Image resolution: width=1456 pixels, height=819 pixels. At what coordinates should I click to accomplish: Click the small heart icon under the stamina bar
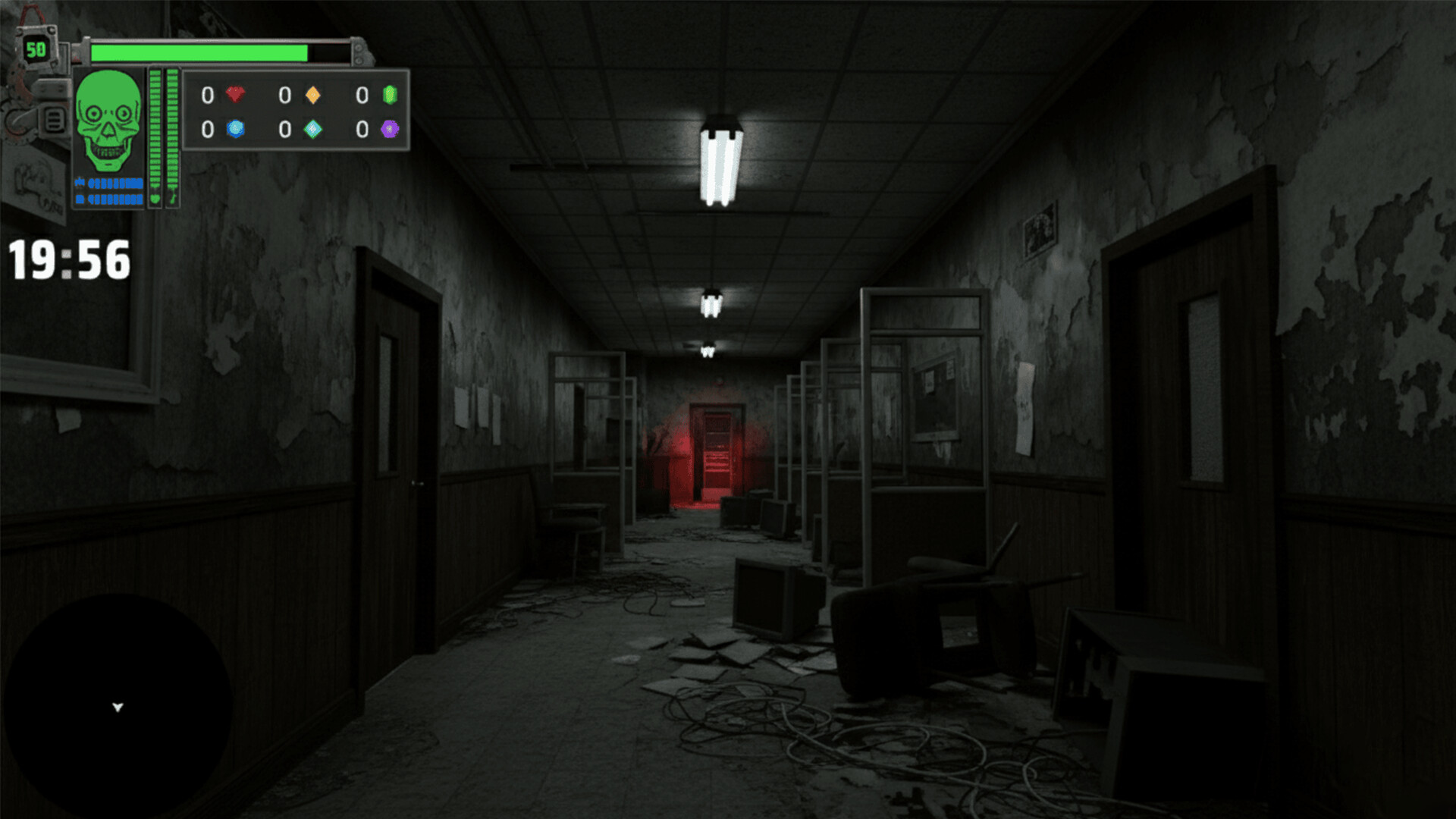[155, 198]
